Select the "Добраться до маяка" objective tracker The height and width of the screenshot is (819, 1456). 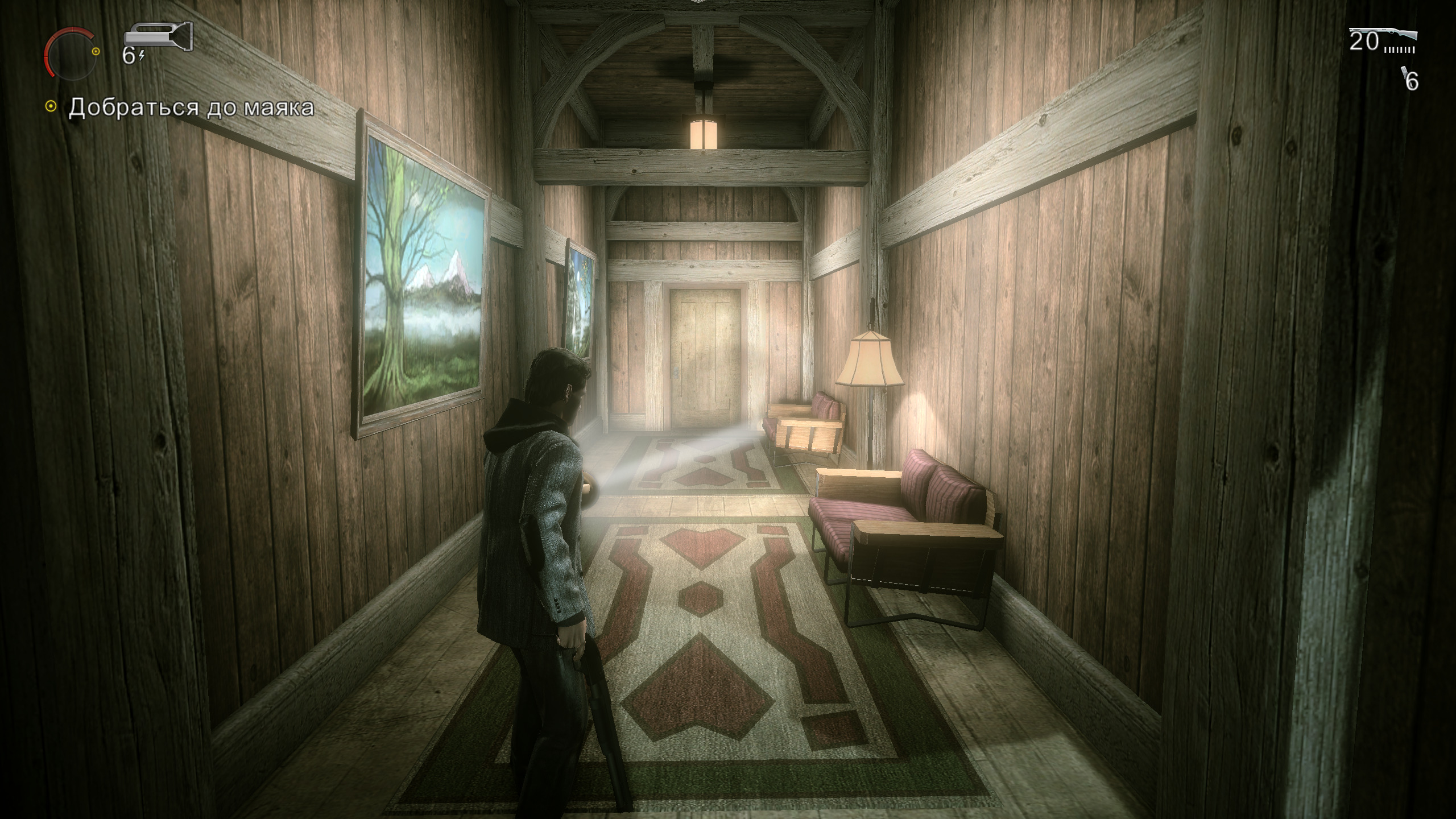[x=190, y=107]
